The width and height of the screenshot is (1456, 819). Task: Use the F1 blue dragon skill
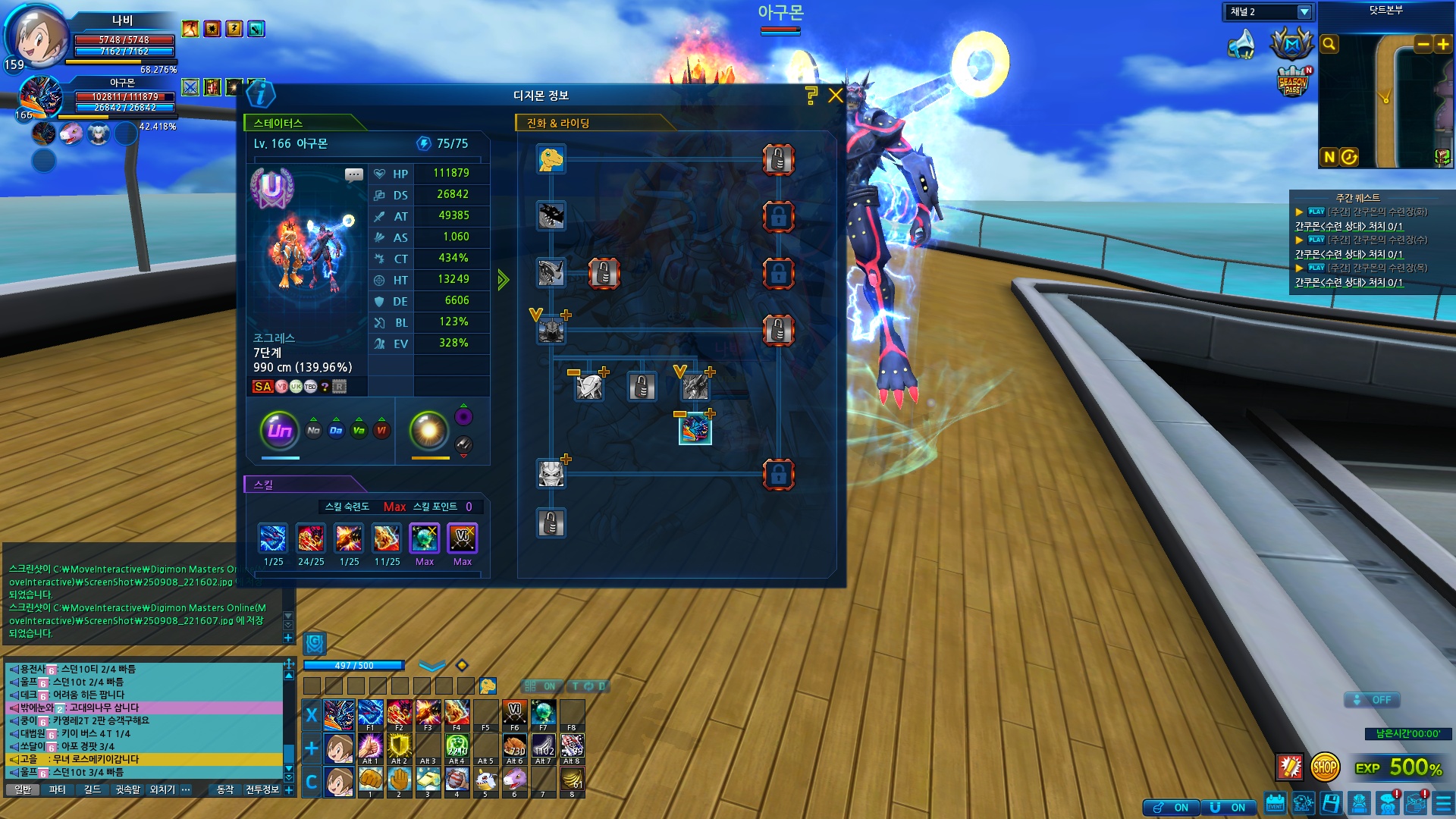coord(370,714)
